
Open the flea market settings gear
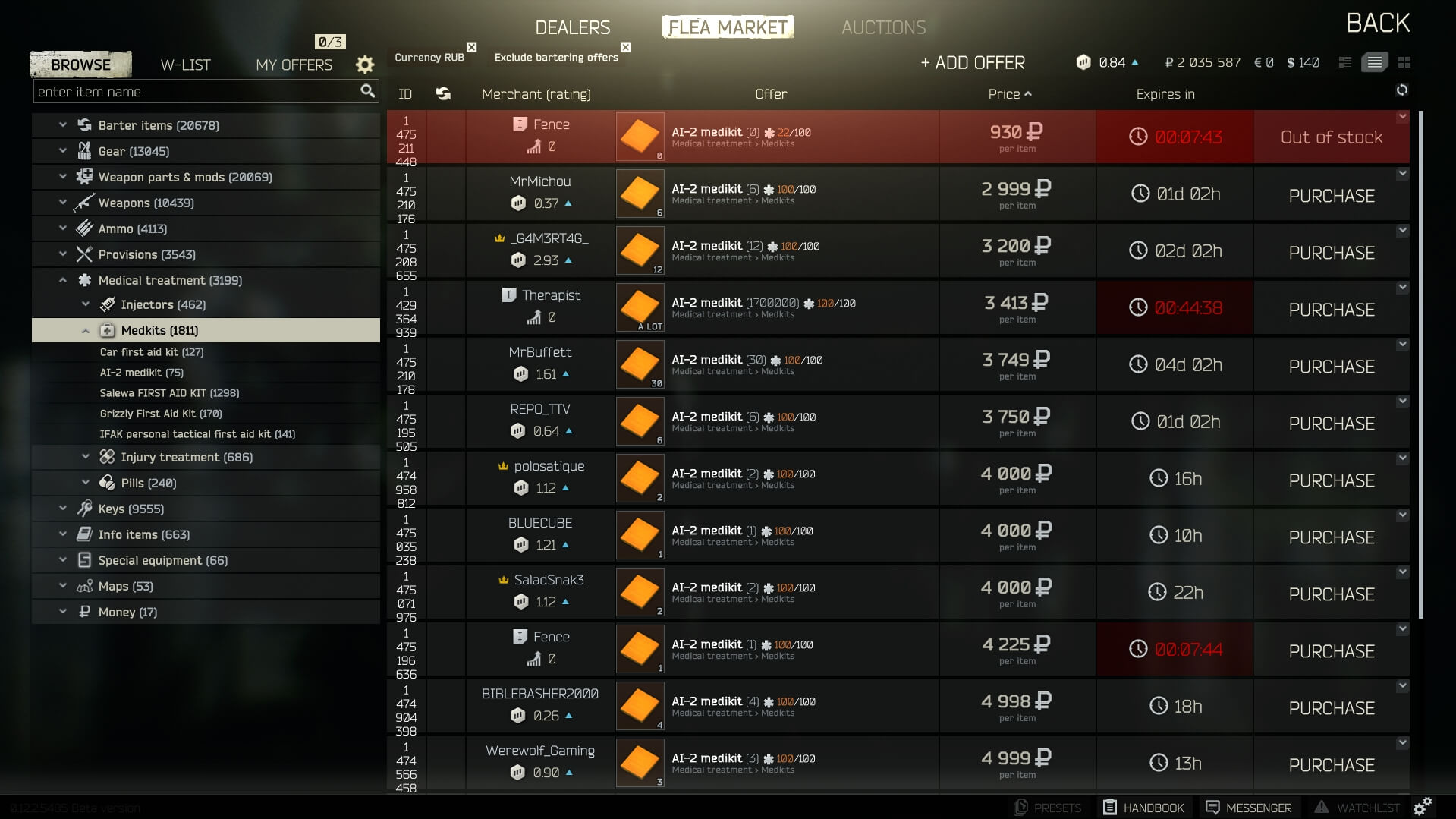click(x=365, y=65)
